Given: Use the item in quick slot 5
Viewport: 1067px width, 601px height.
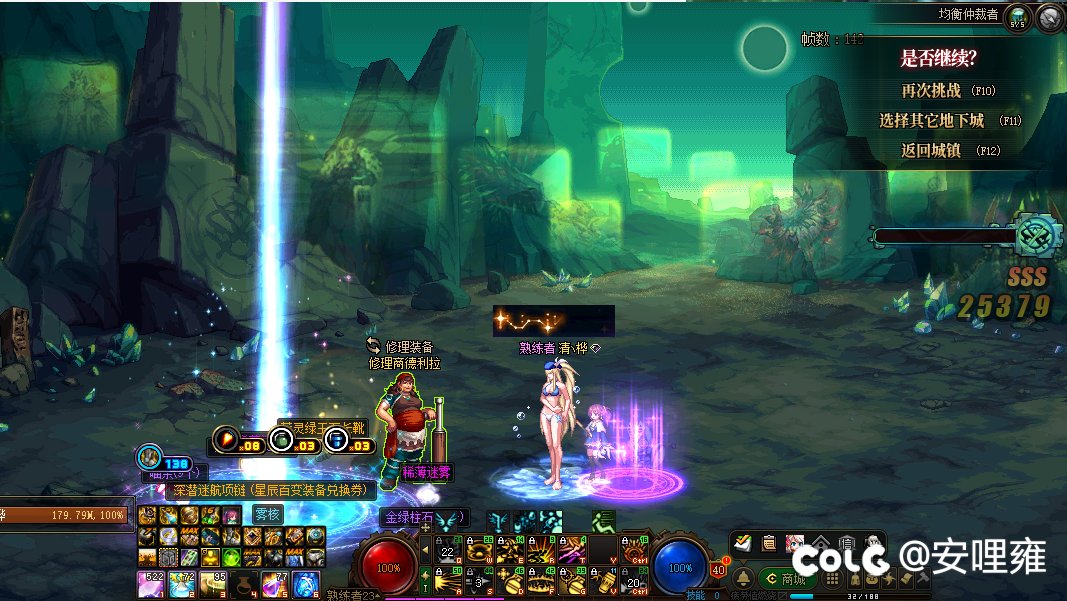Looking at the screenshot, I should (275, 584).
